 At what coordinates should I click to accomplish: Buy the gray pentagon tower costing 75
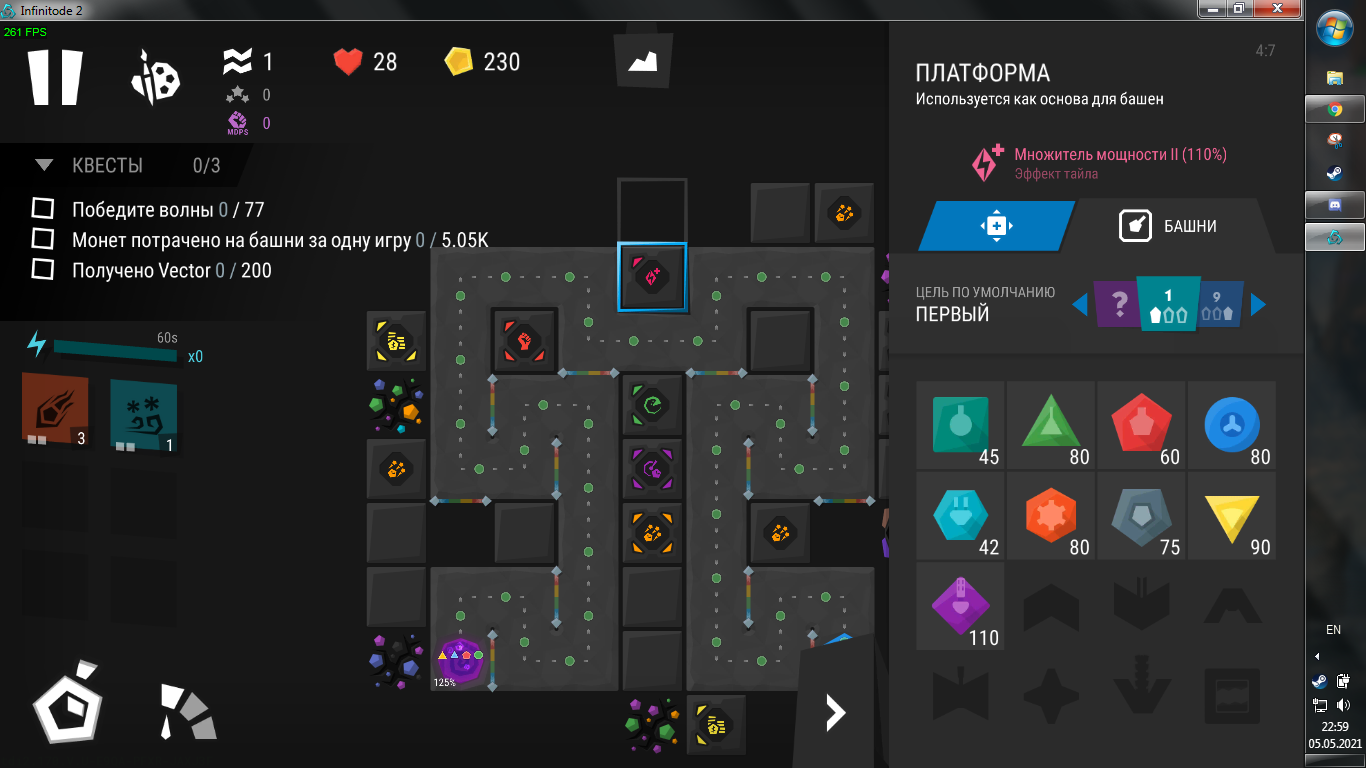click(1141, 516)
